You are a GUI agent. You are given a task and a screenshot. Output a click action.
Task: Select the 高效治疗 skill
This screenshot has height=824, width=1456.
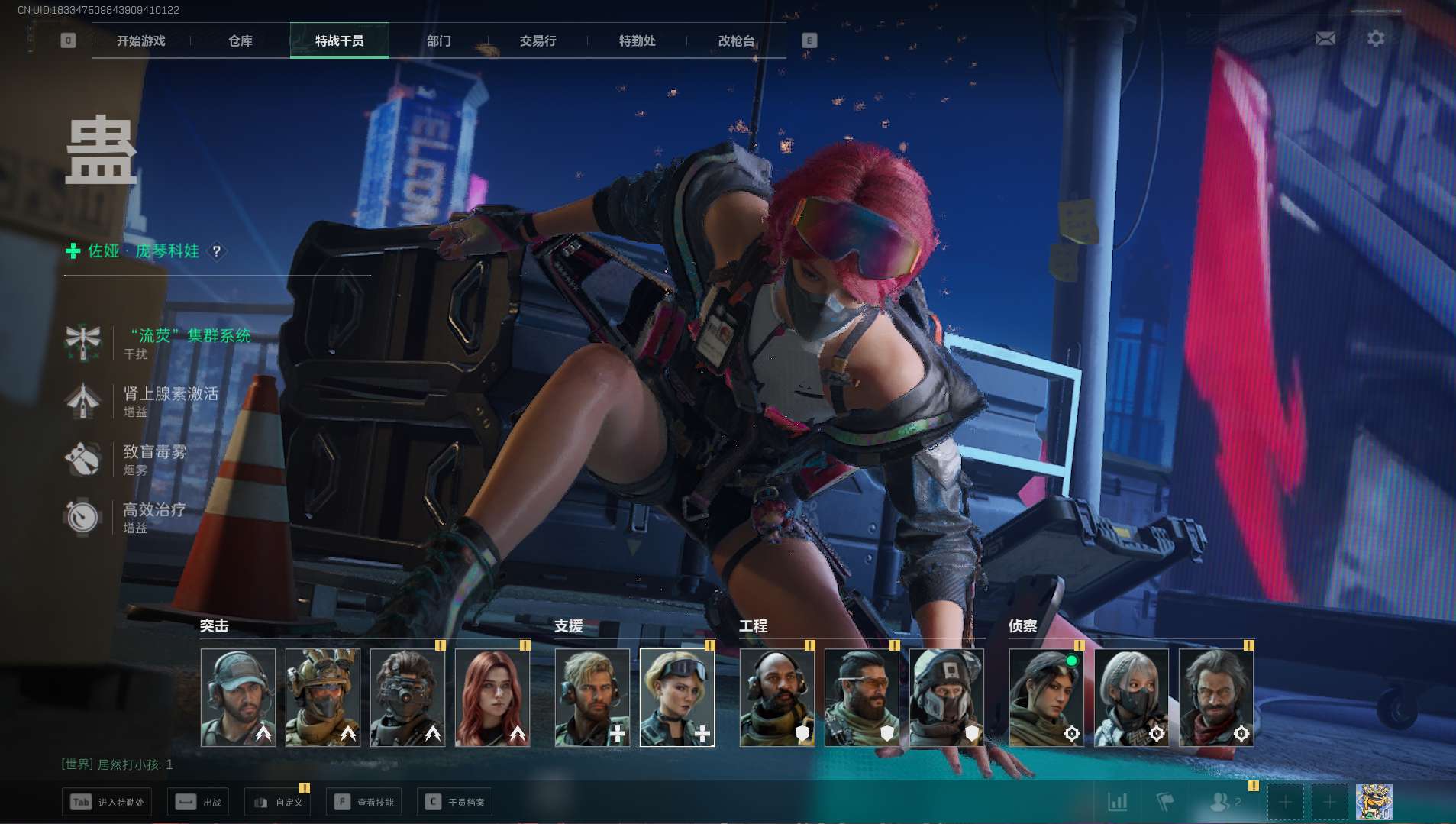pos(153,510)
